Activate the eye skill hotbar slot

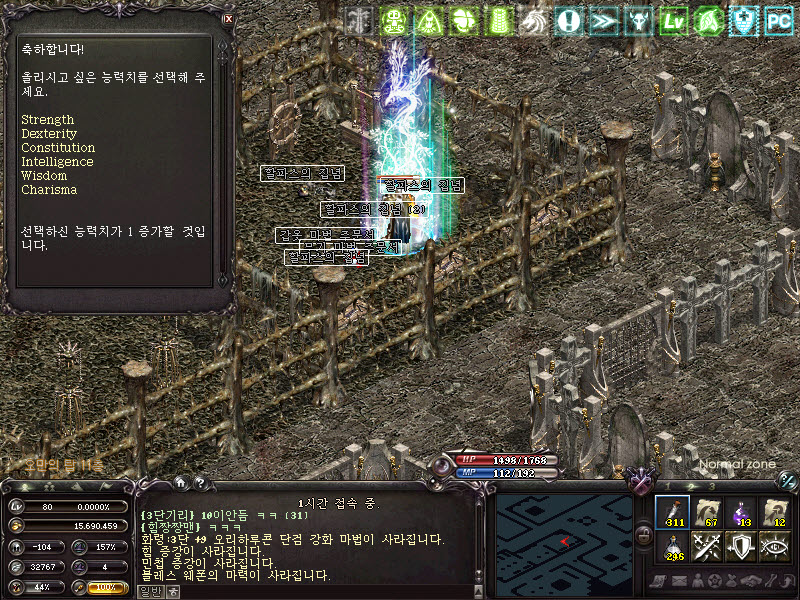776,546
